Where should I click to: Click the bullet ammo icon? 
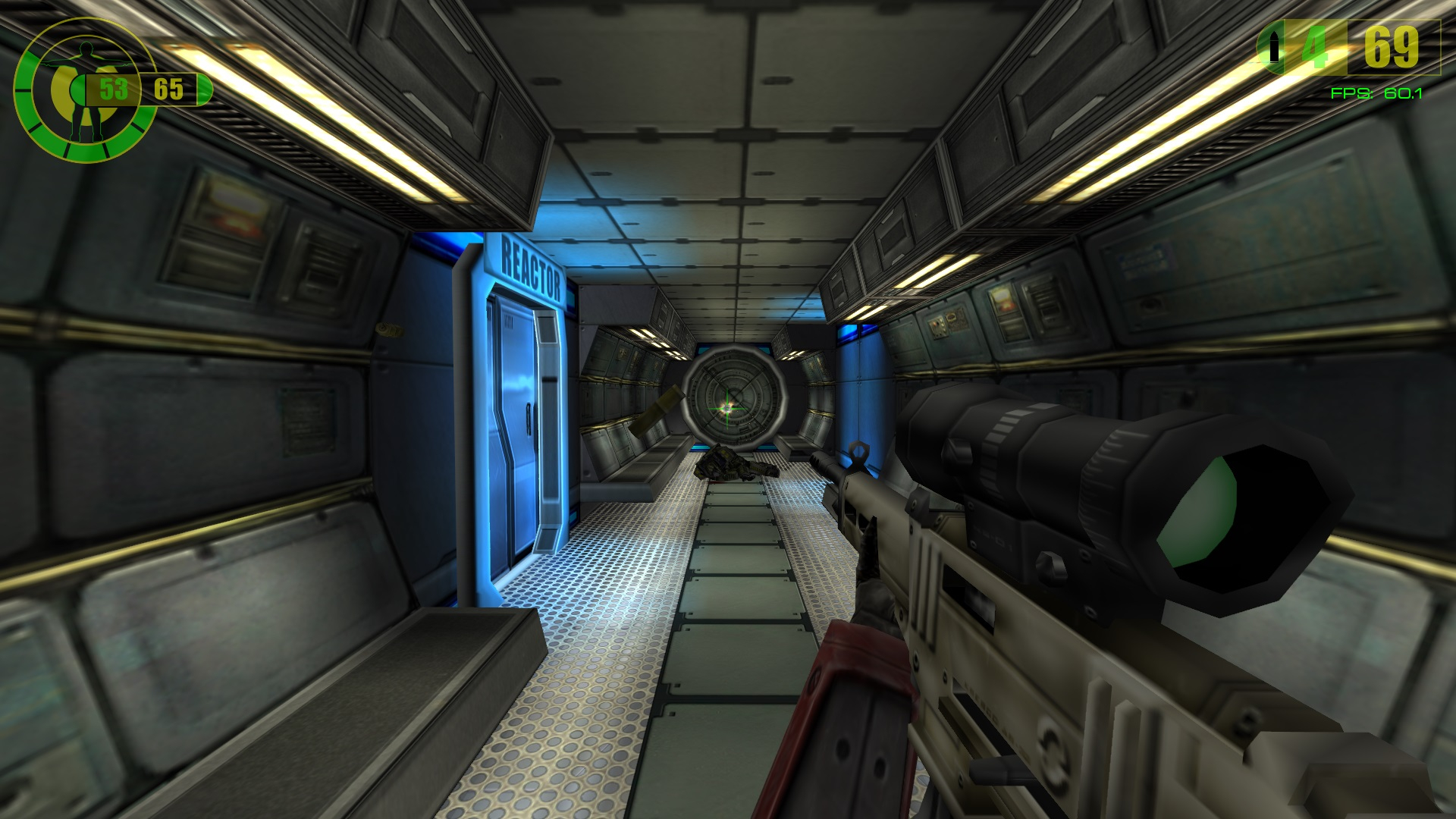point(1274,48)
